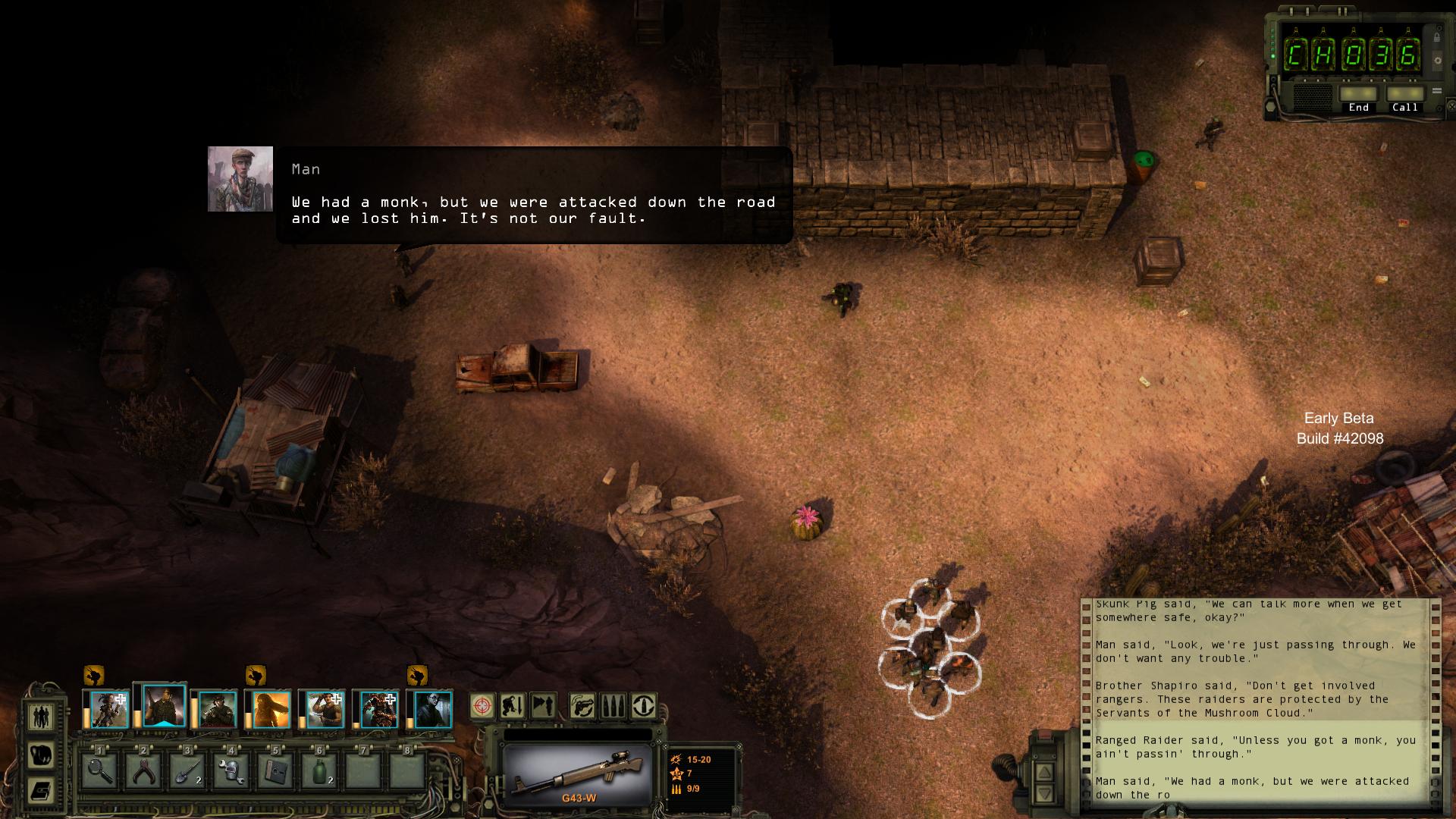Activate the red crosshair targeting button
This screenshot has width=1456, height=819.
(482, 706)
